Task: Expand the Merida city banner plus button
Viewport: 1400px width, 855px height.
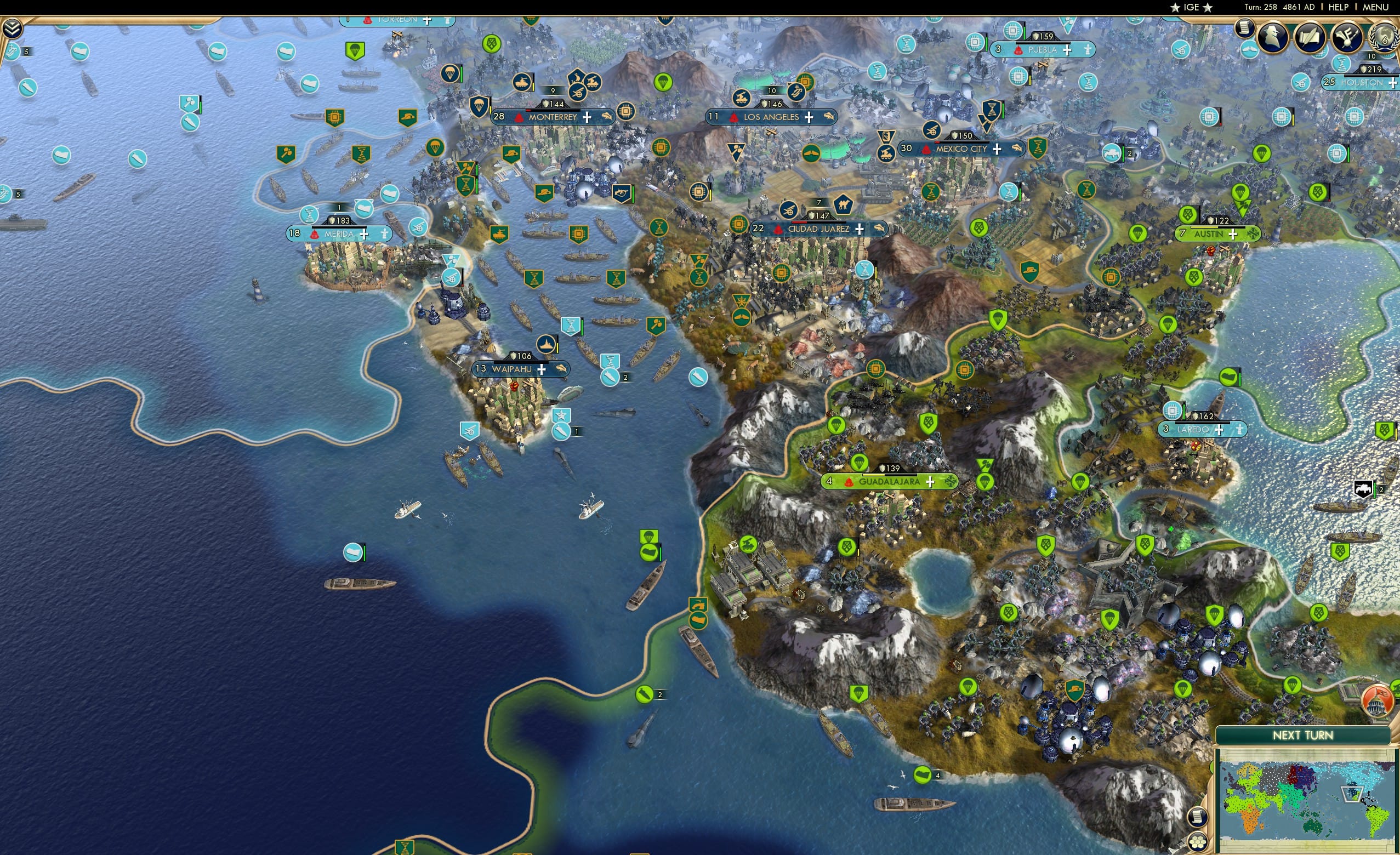Action: coord(365,236)
